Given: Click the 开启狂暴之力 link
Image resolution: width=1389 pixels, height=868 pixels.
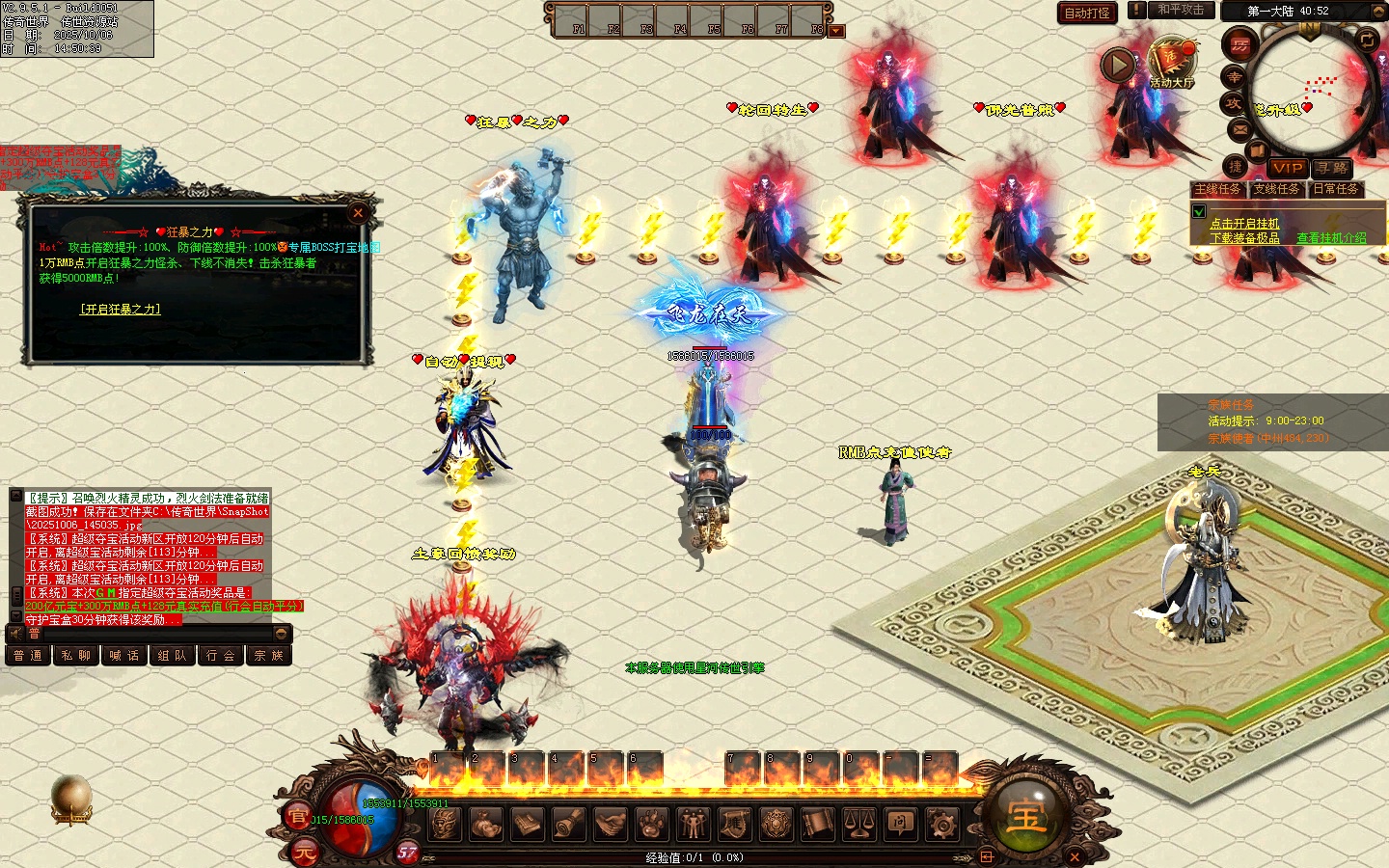Looking at the screenshot, I should [120, 309].
